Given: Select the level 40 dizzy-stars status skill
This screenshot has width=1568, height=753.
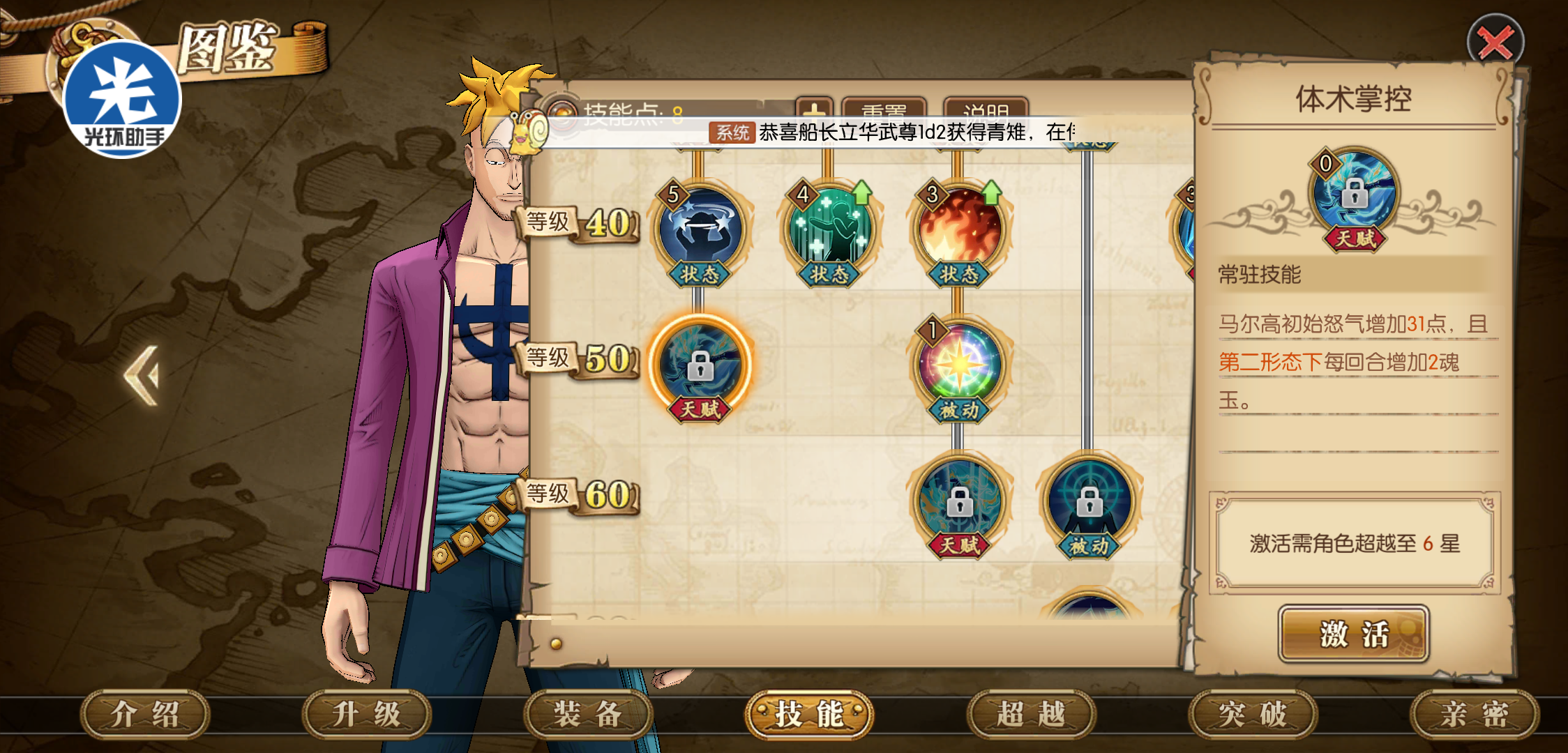Looking at the screenshot, I should (x=700, y=230).
